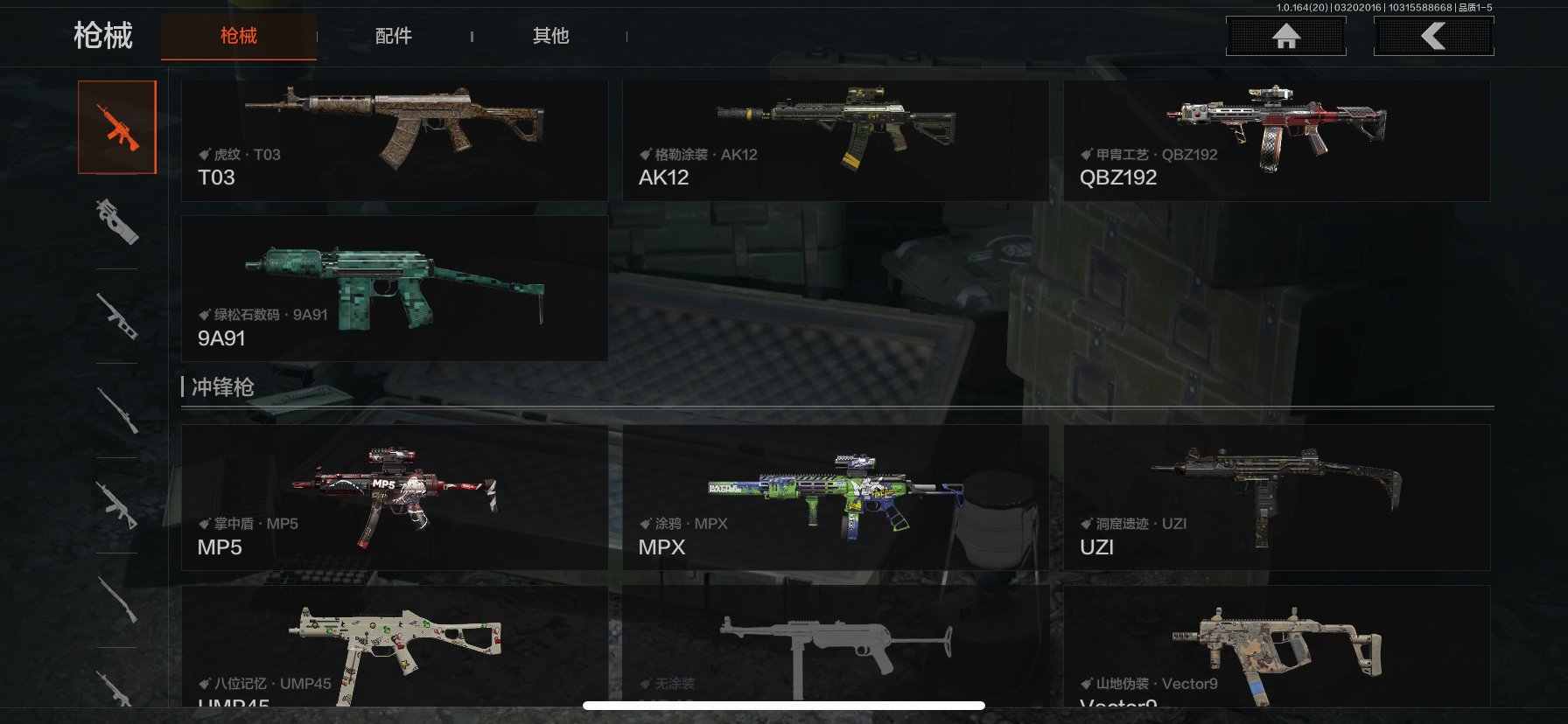The image size is (1568, 724).
Task: Choose the unpainted grey submachine gun card
Action: tap(835, 647)
